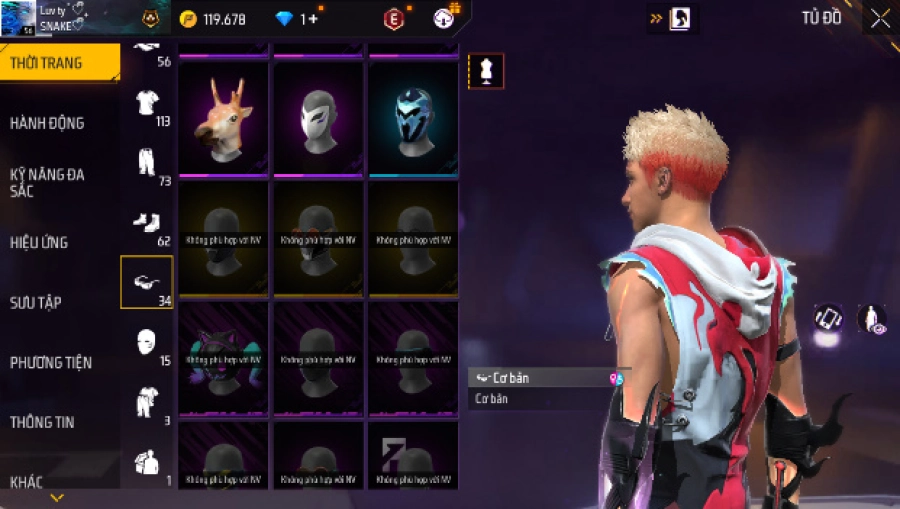This screenshot has width=900, height=509.
Task: Choose the white and gray mask
Action: pyautogui.click(x=318, y=118)
